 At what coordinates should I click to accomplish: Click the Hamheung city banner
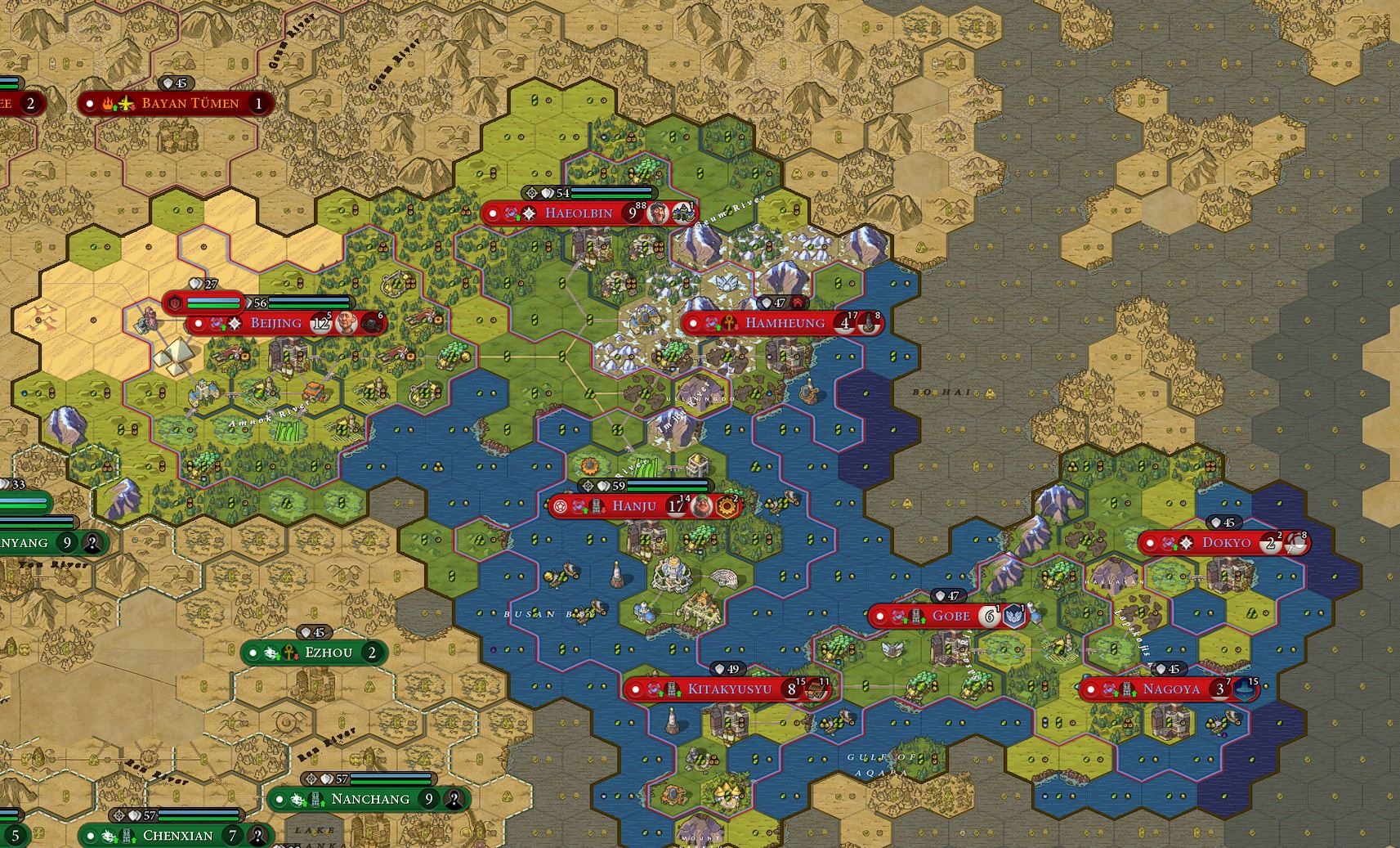click(785, 323)
